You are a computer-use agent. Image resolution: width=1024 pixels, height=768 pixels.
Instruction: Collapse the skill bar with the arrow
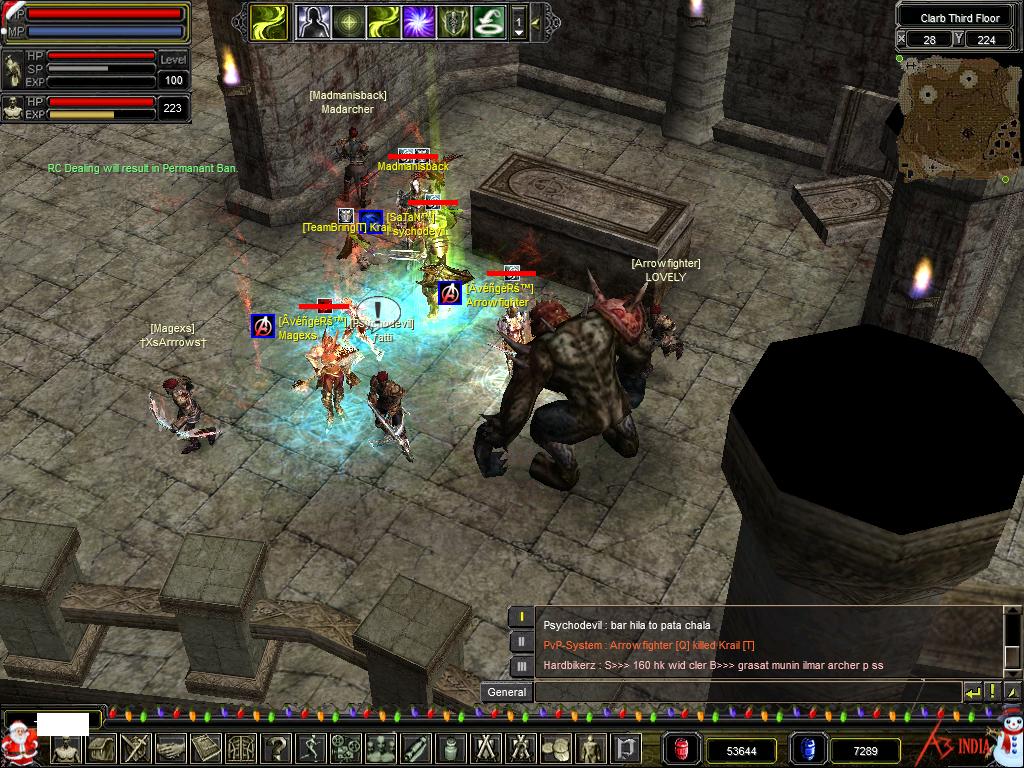pos(537,22)
